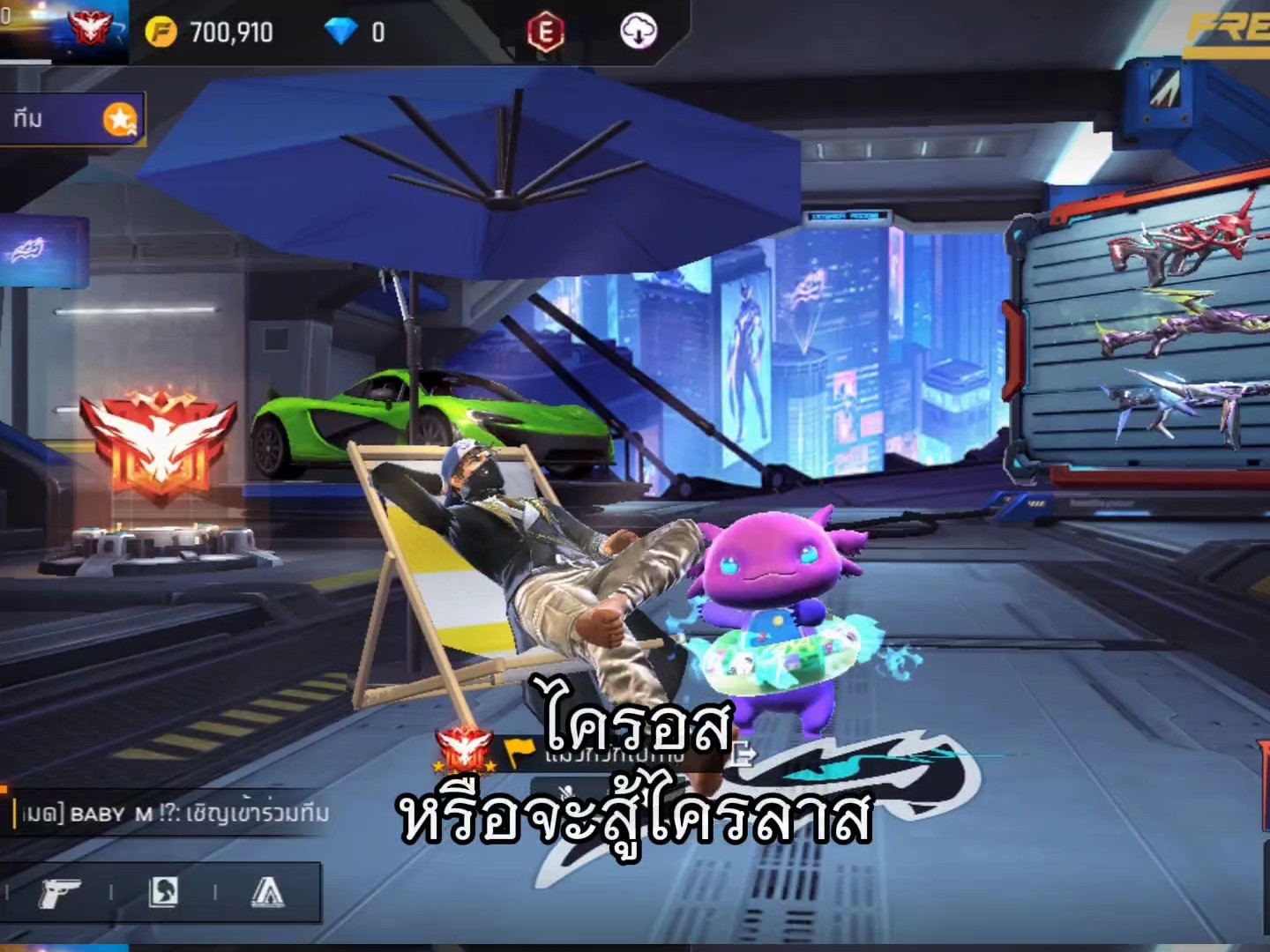Open the cloud download center
This screenshot has height=952, width=1270.
coord(639,33)
